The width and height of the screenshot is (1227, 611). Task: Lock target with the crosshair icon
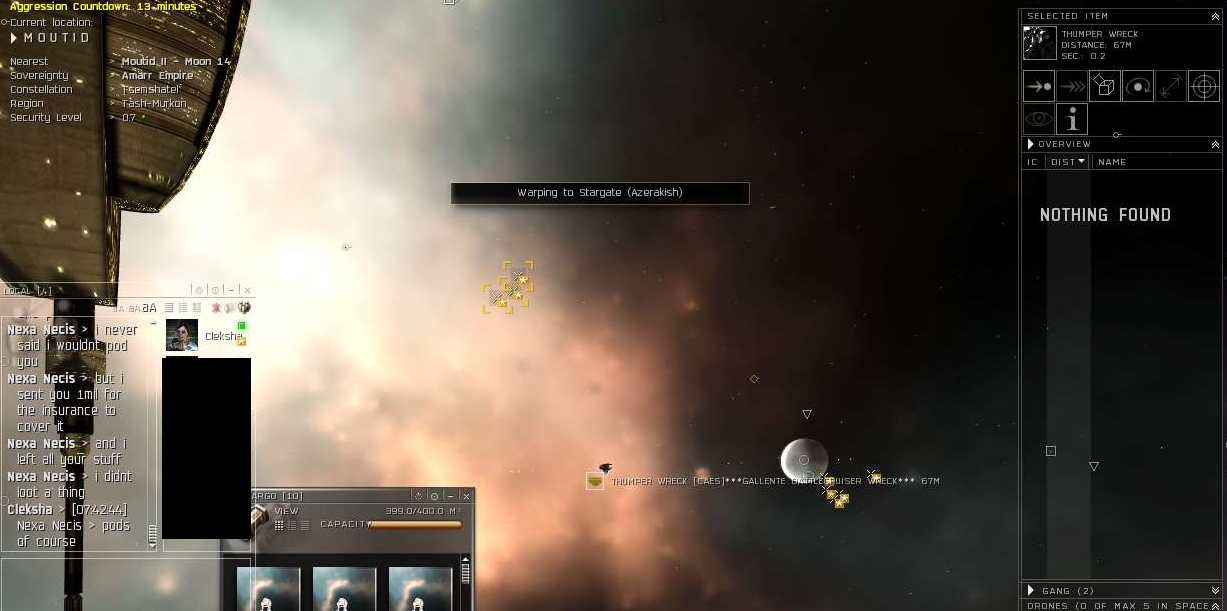click(x=1204, y=86)
